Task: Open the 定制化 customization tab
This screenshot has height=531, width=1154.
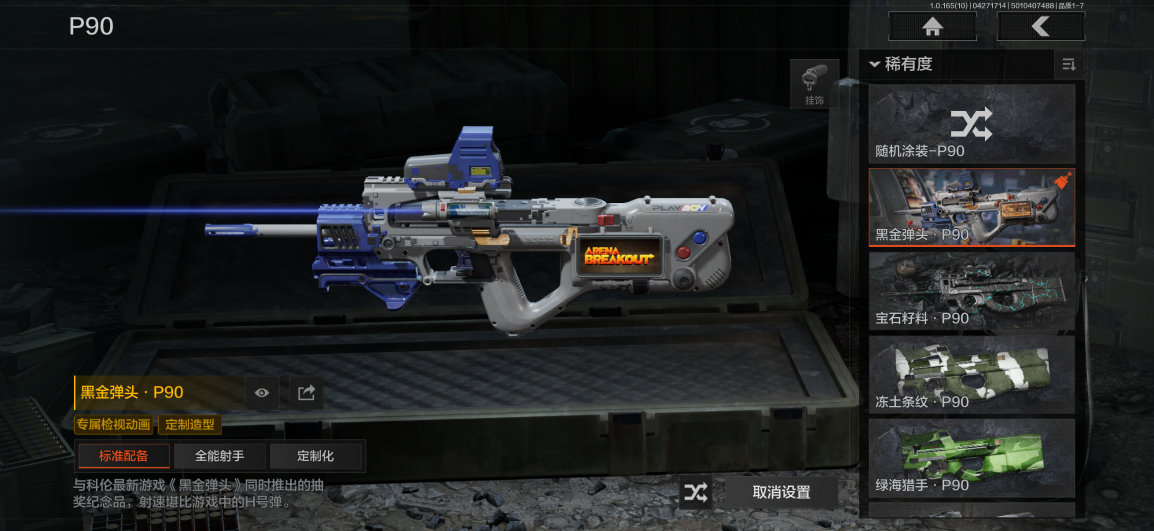Action: click(315, 456)
